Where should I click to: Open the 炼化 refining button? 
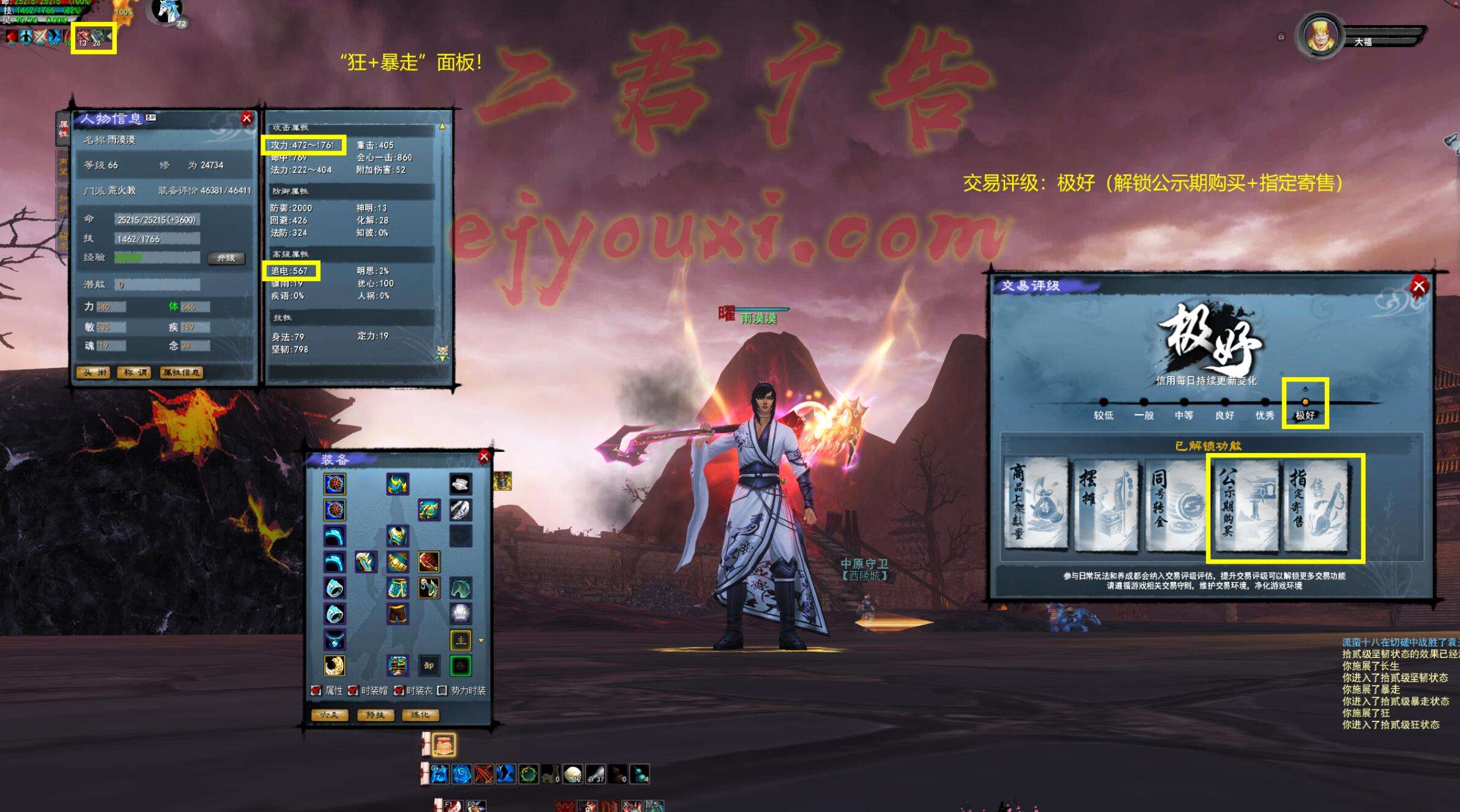pos(420,715)
